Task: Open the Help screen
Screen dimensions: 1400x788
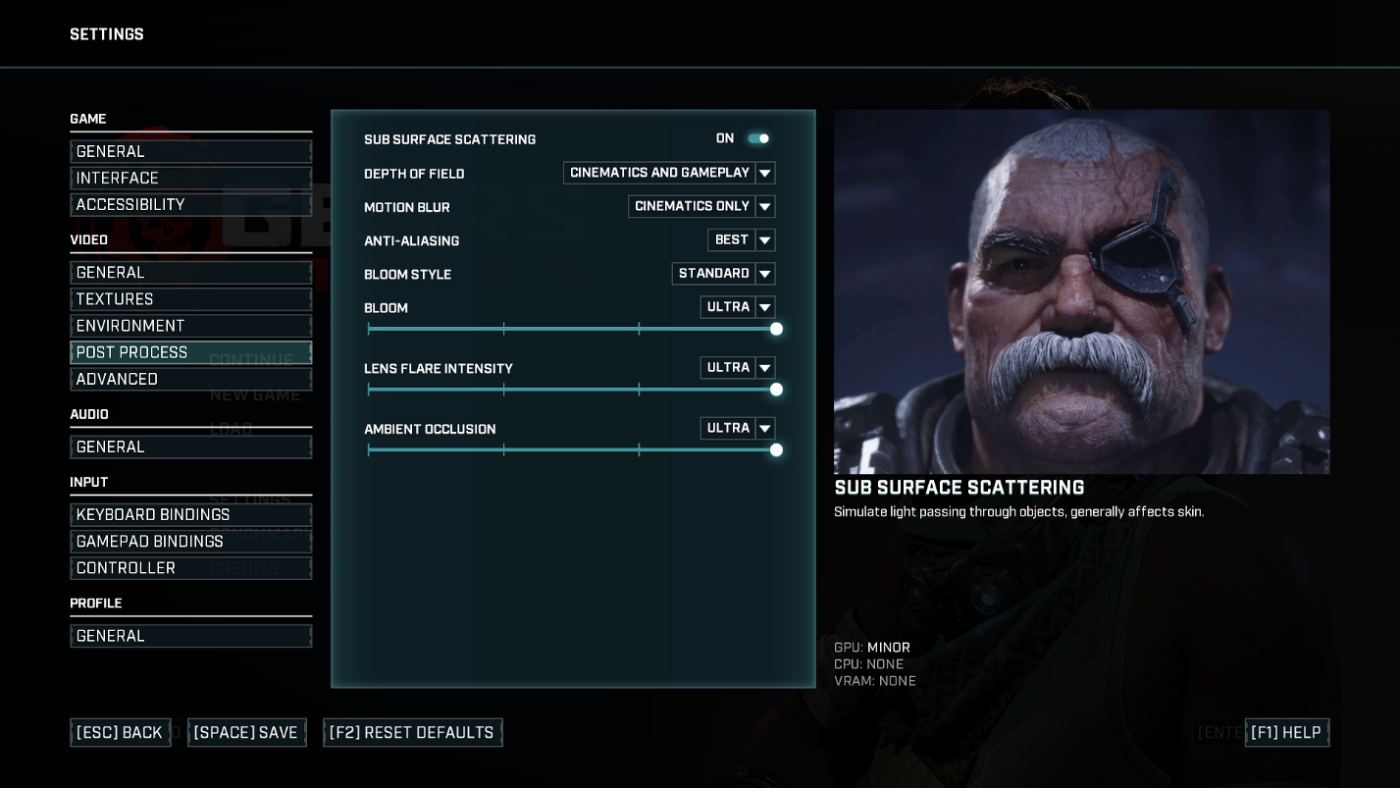Action: click(x=1287, y=732)
